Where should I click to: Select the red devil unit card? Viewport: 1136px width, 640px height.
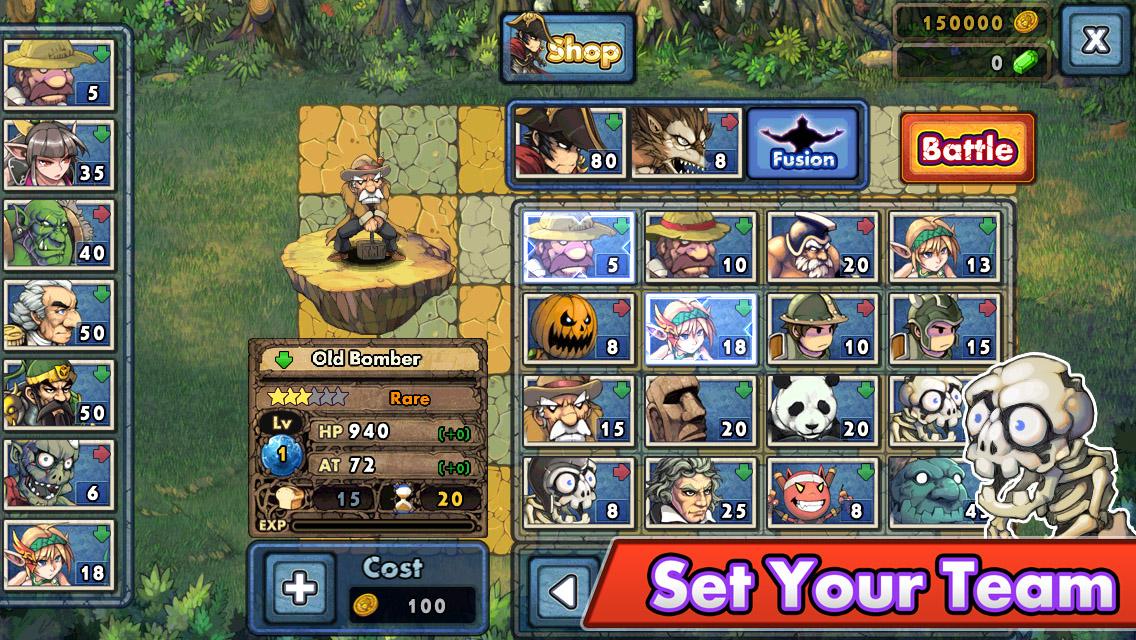823,492
